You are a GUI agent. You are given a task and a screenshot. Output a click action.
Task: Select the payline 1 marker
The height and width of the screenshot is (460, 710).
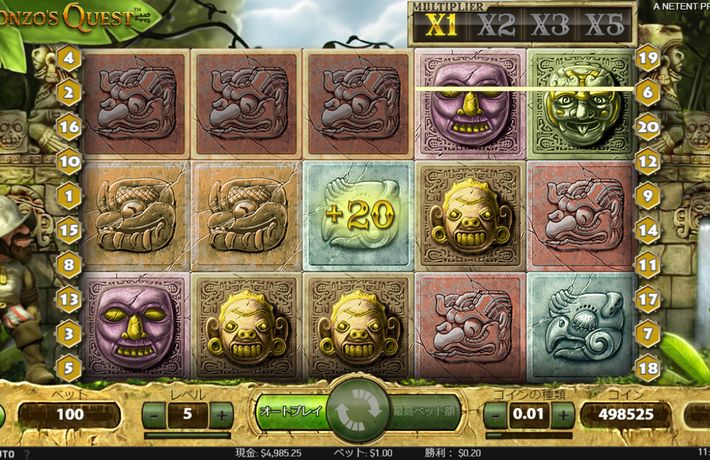point(69,195)
